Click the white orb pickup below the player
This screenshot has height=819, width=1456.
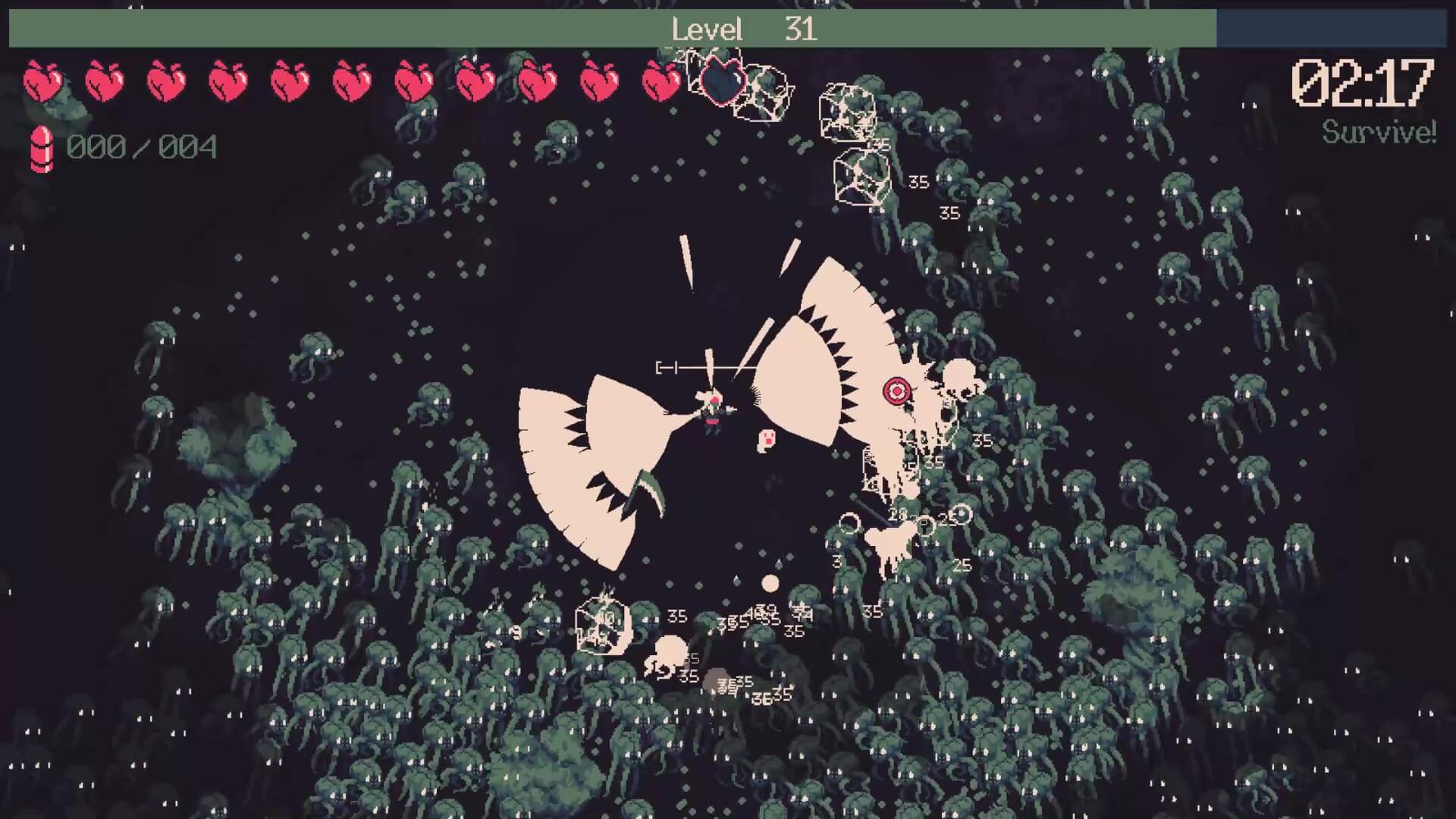[769, 582]
